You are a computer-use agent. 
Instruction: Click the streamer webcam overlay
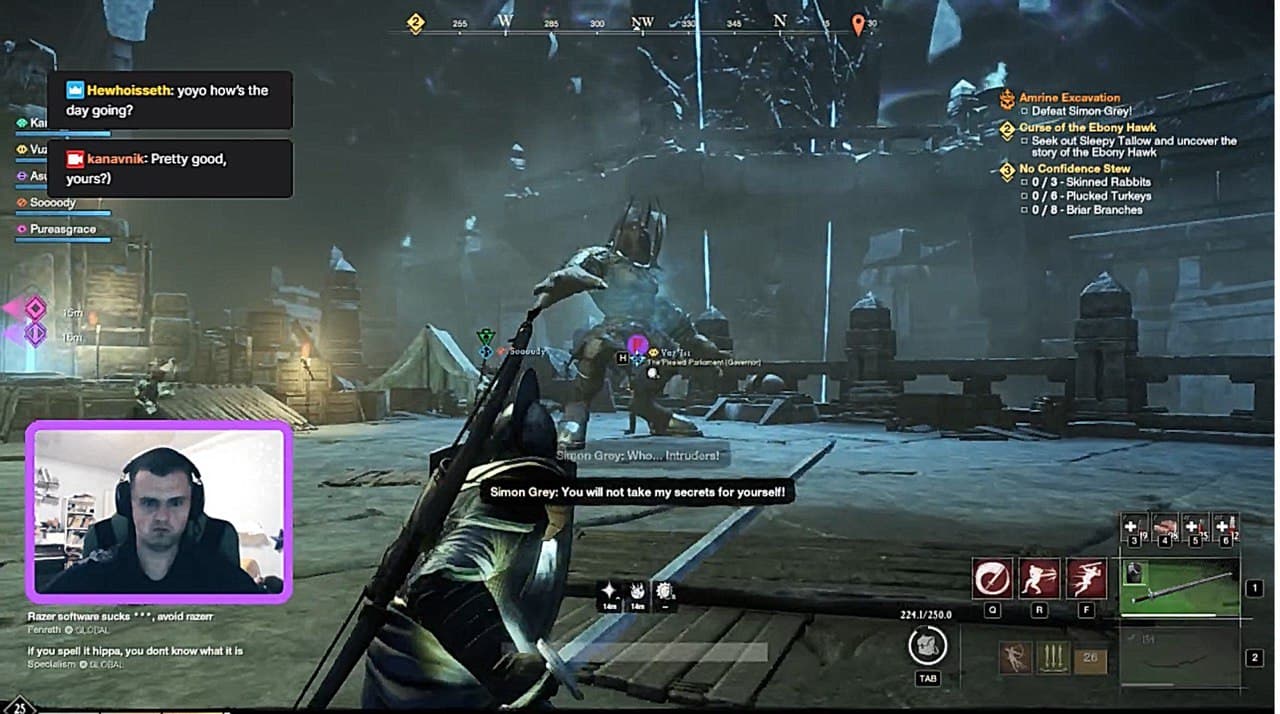[x=159, y=511]
